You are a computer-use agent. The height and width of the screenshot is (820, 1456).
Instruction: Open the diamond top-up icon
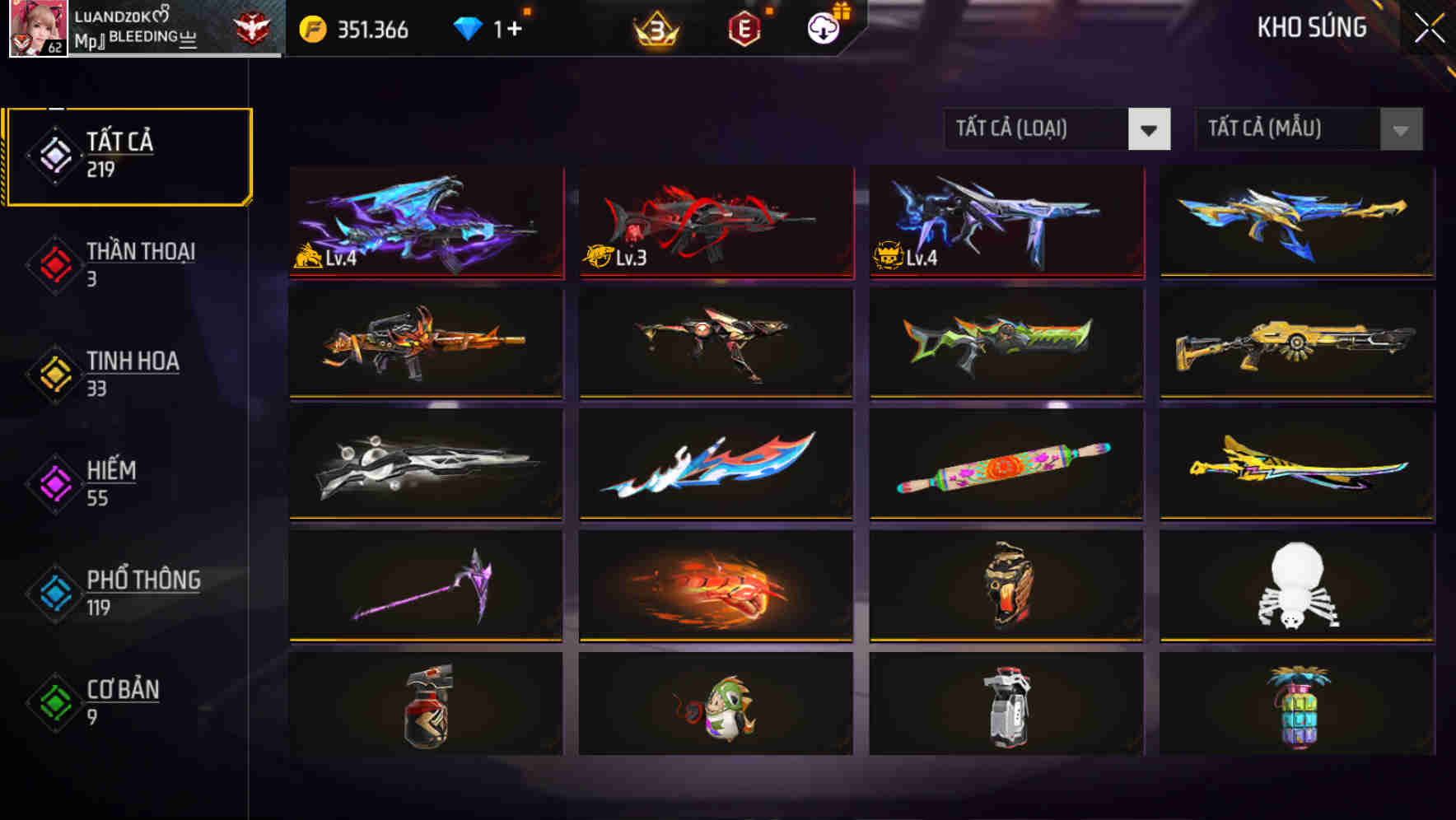(469, 27)
